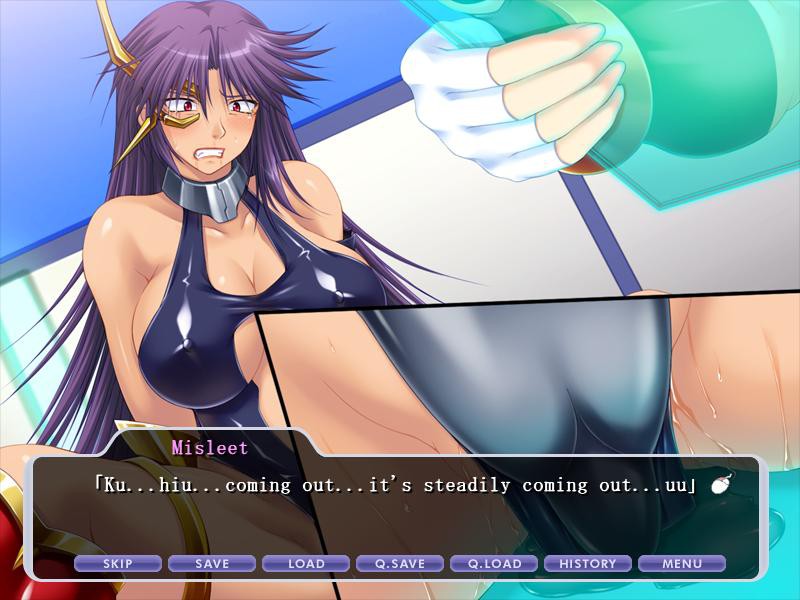Viewport: 800px width, 600px height.
Task: Open the SAVE screen
Action: [212, 564]
